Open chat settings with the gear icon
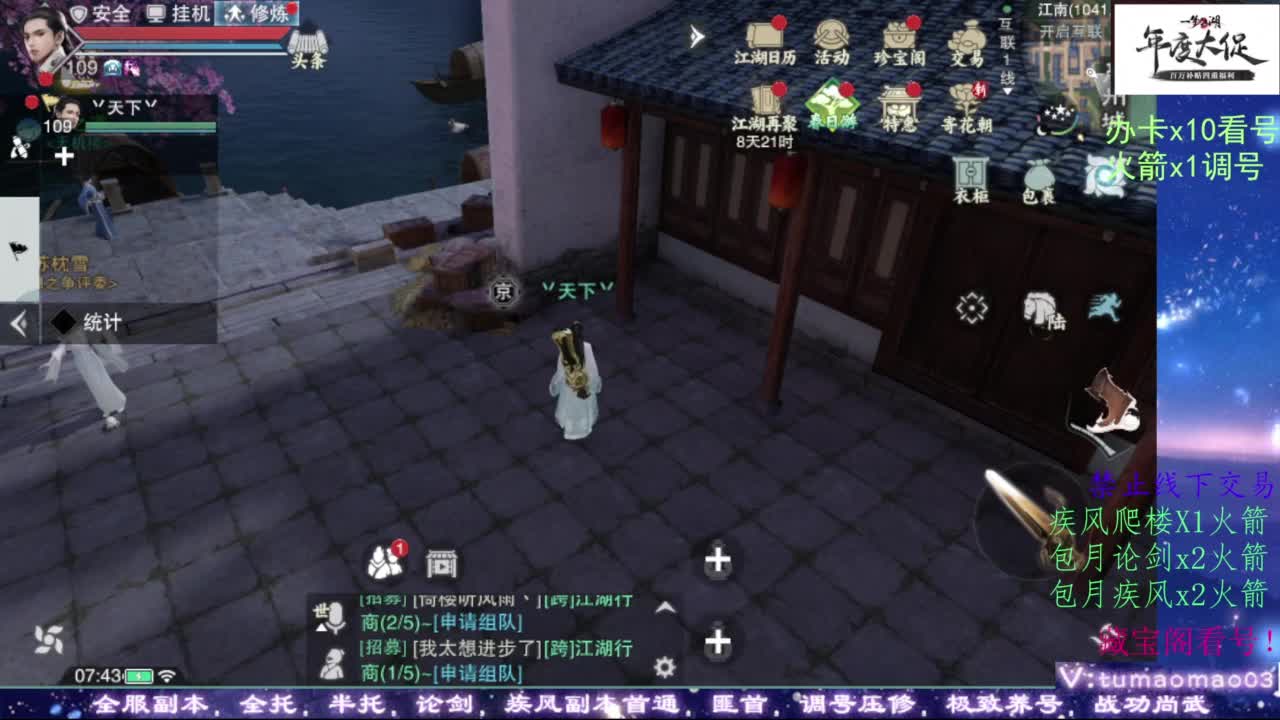Screen dimensions: 1280x720 664,666
